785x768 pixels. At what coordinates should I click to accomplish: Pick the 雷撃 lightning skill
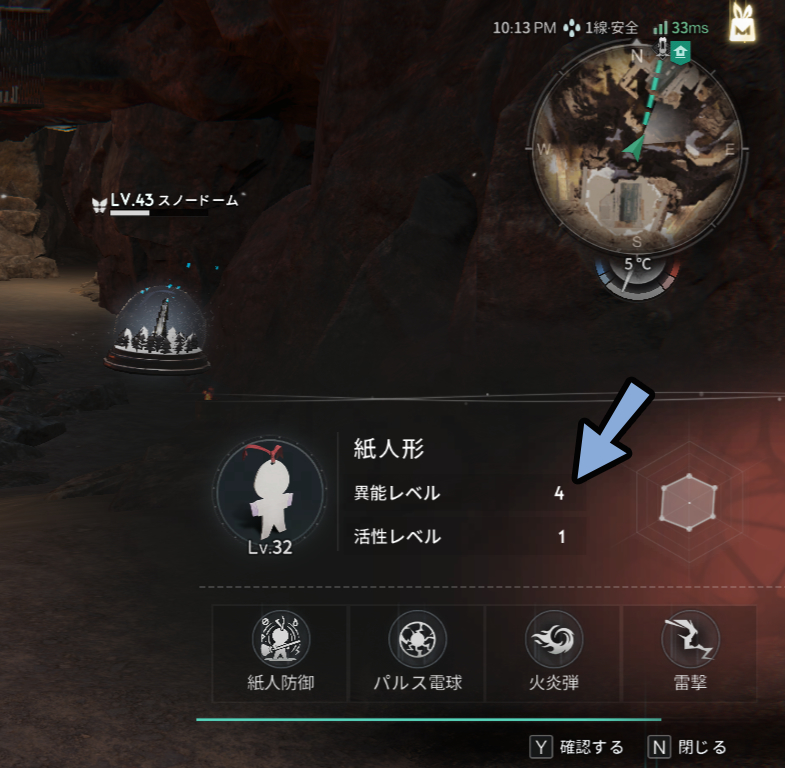688,652
